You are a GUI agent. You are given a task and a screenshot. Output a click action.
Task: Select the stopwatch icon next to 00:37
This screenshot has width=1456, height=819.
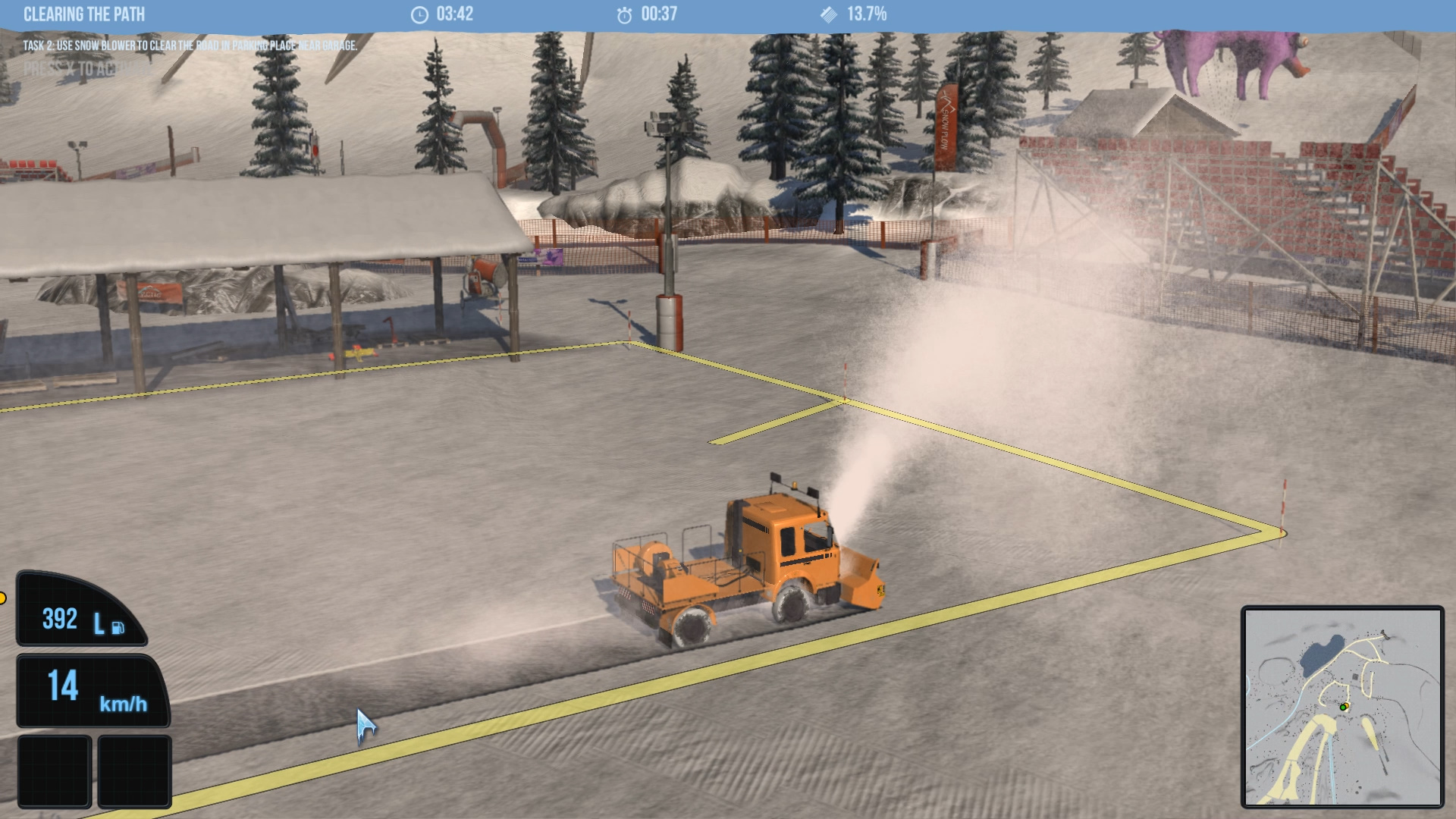pos(624,13)
